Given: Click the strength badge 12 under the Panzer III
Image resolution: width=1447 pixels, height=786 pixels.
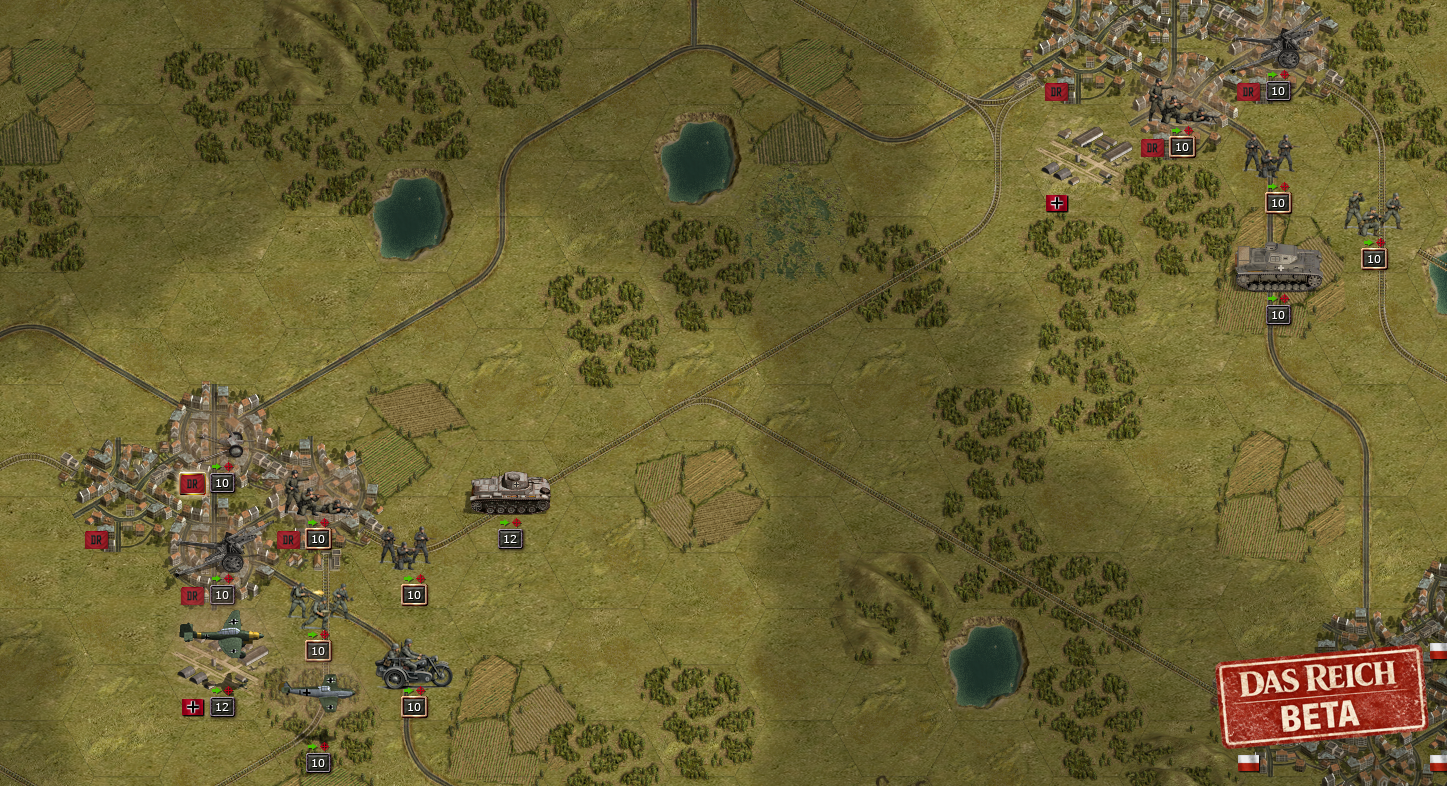Looking at the screenshot, I should point(510,538).
